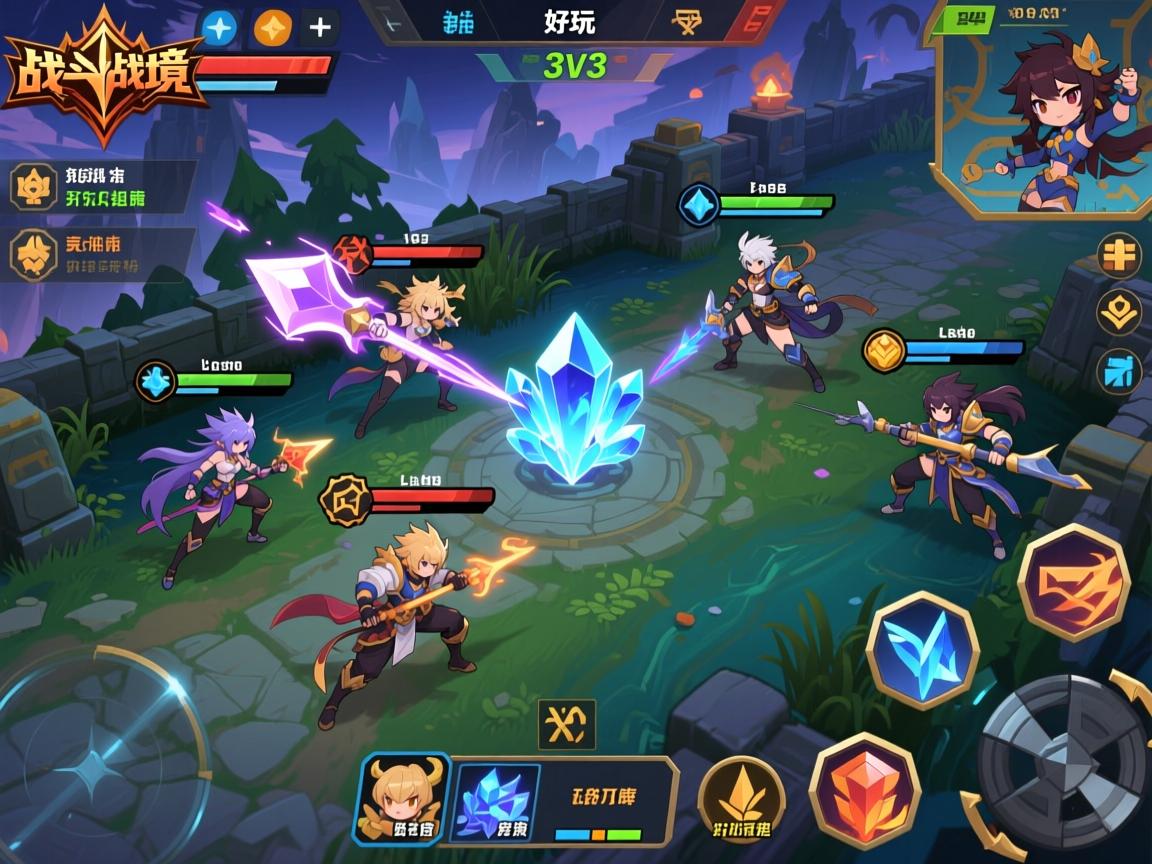
Task: Click the gold emblem in the top bar
Action: (x=687, y=21)
